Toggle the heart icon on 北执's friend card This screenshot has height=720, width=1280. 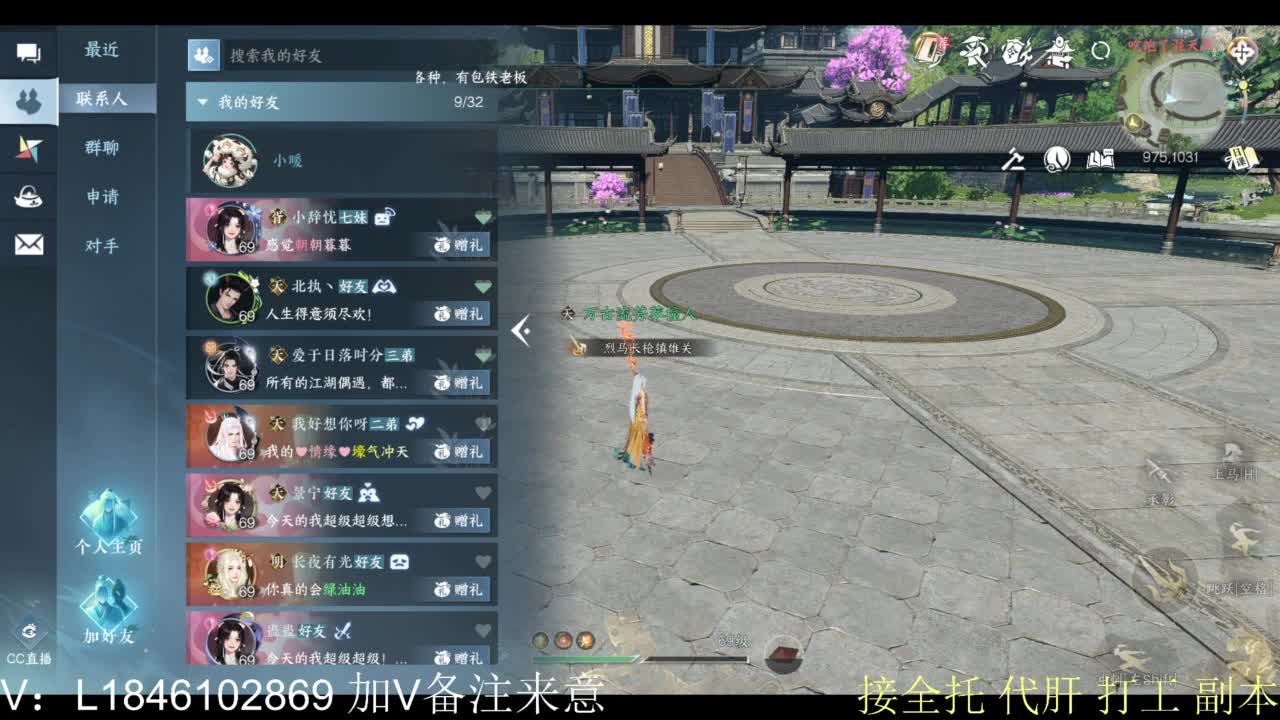tap(481, 284)
